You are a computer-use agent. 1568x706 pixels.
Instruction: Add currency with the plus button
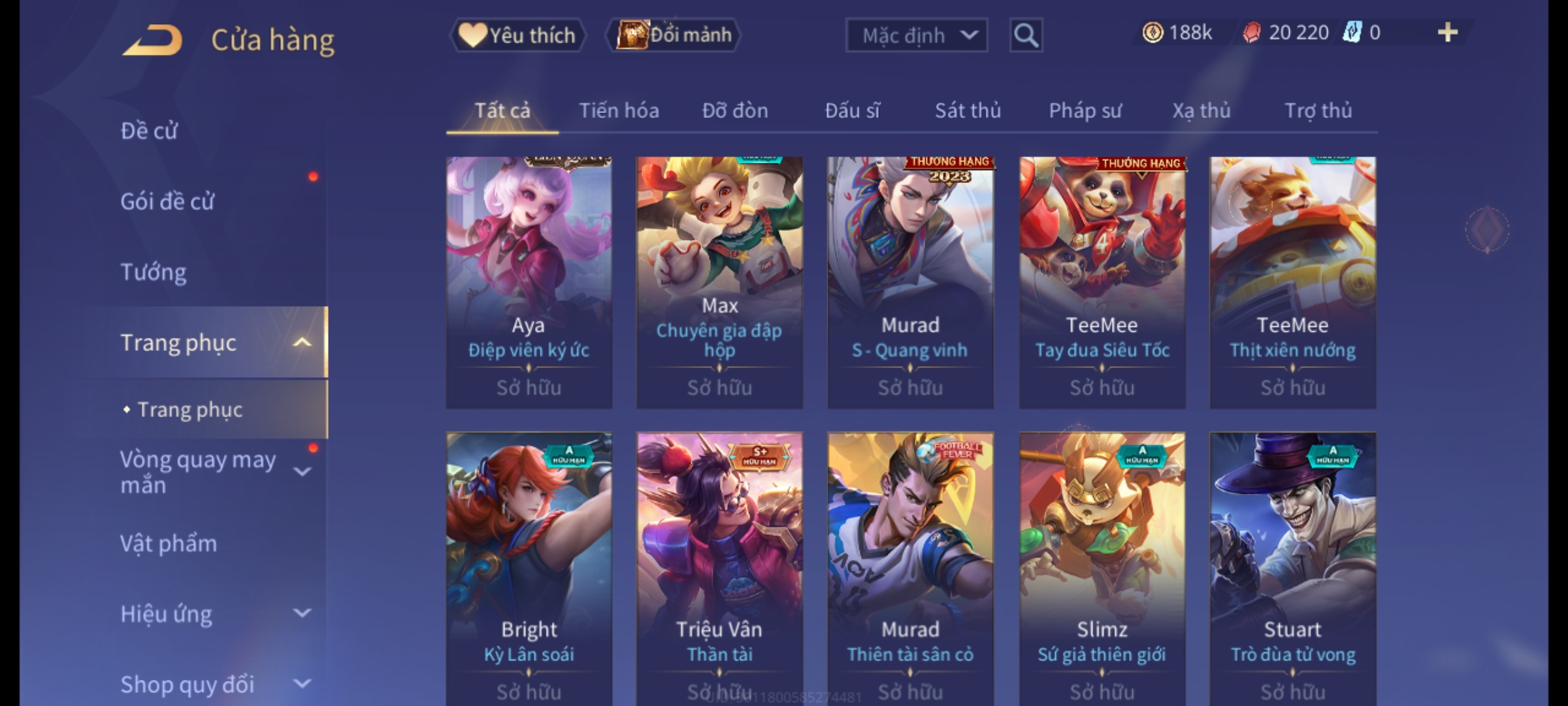click(x=1448, y=33)
